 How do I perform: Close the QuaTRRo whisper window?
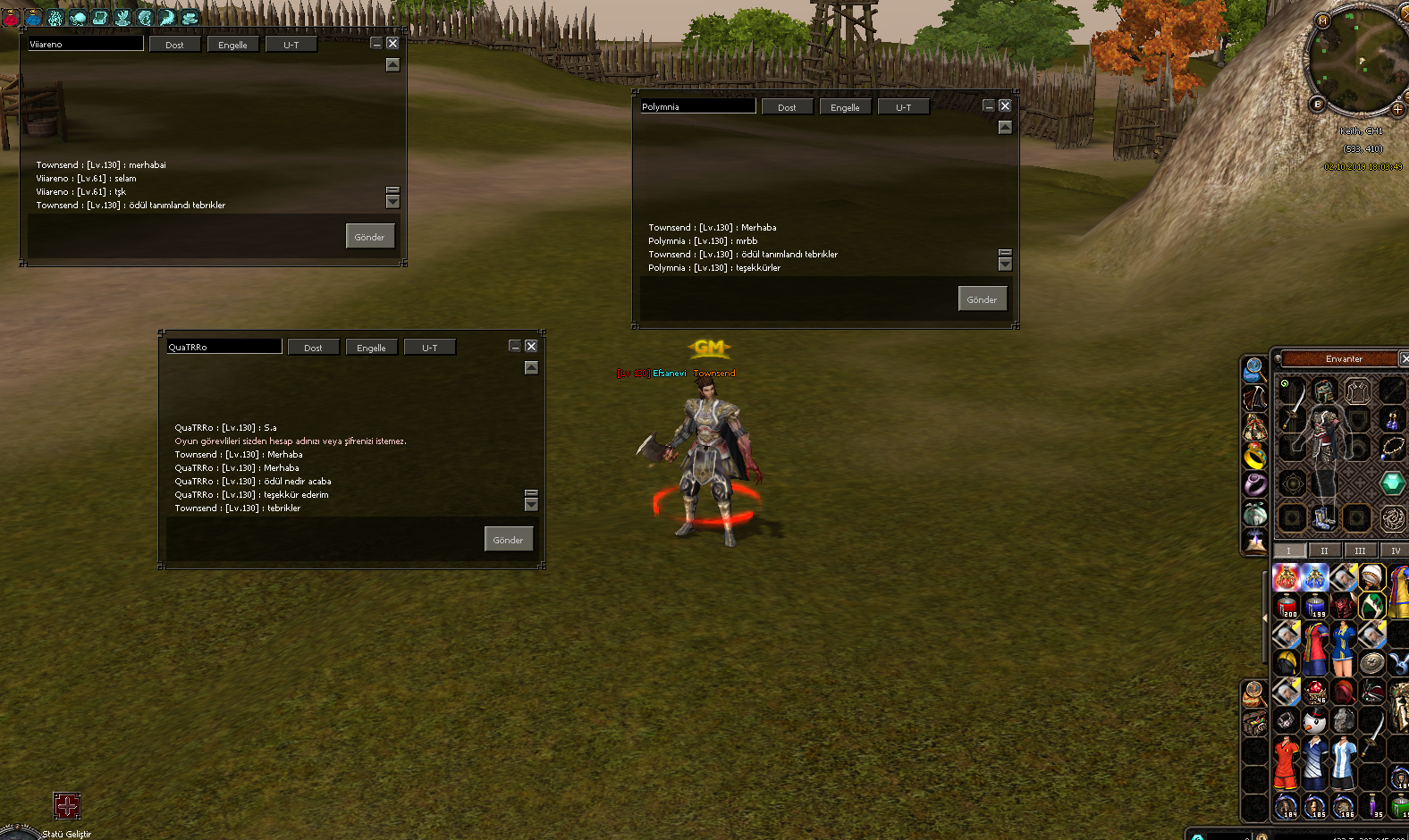coord(531,346)
